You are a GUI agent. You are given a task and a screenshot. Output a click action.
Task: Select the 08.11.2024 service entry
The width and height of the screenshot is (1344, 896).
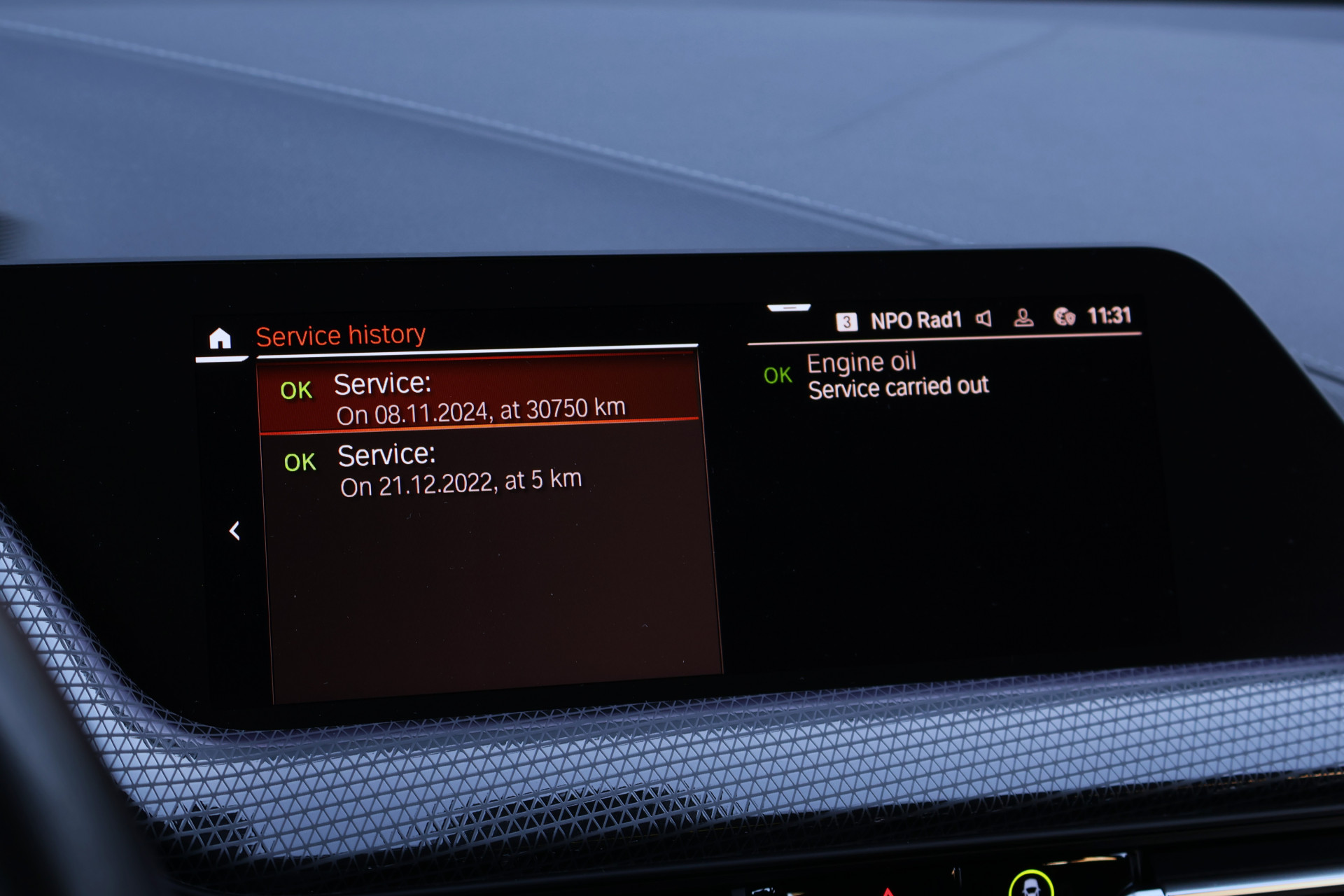click(479, 397)
